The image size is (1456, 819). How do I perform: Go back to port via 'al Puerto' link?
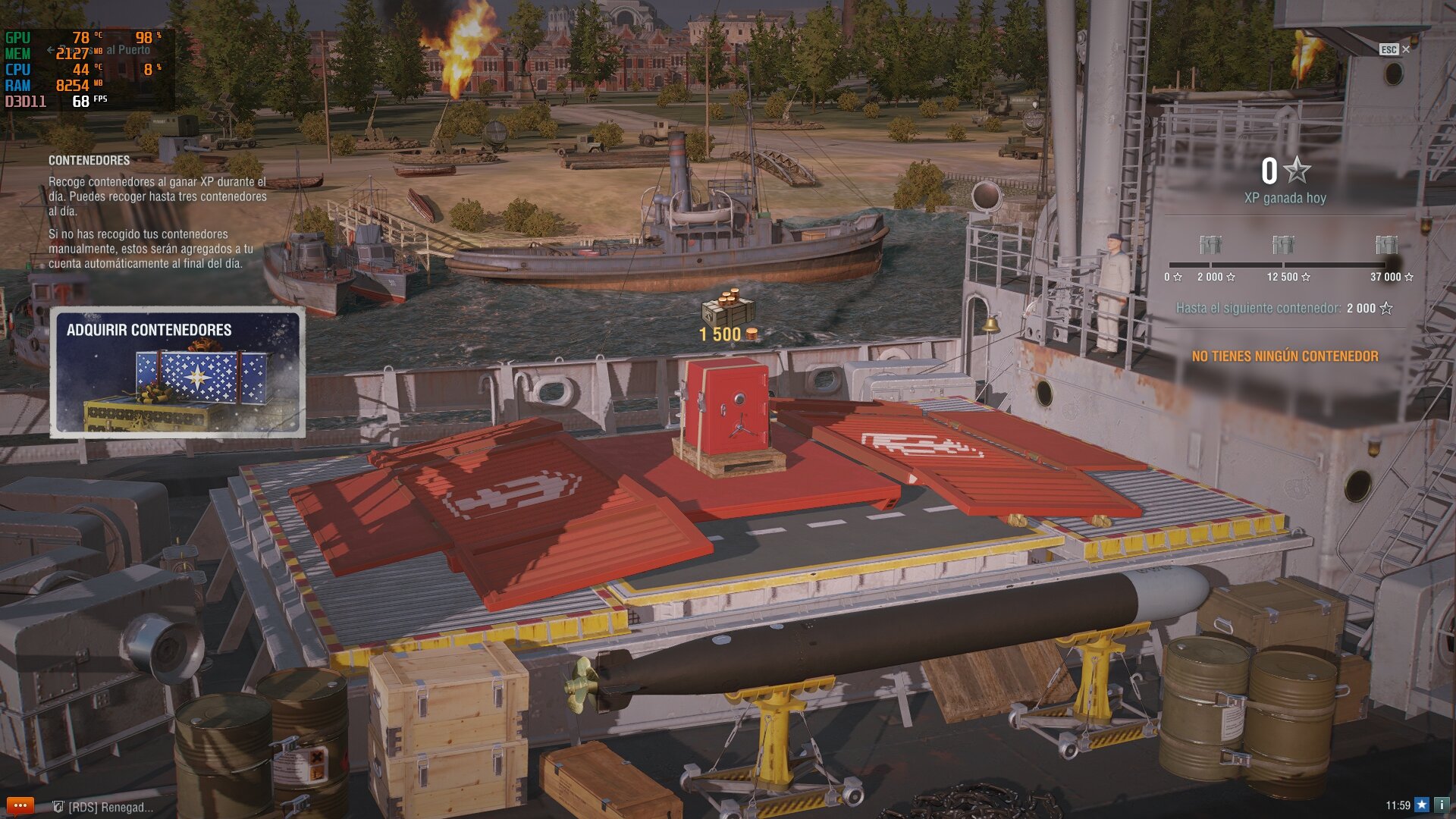point(121,50)
